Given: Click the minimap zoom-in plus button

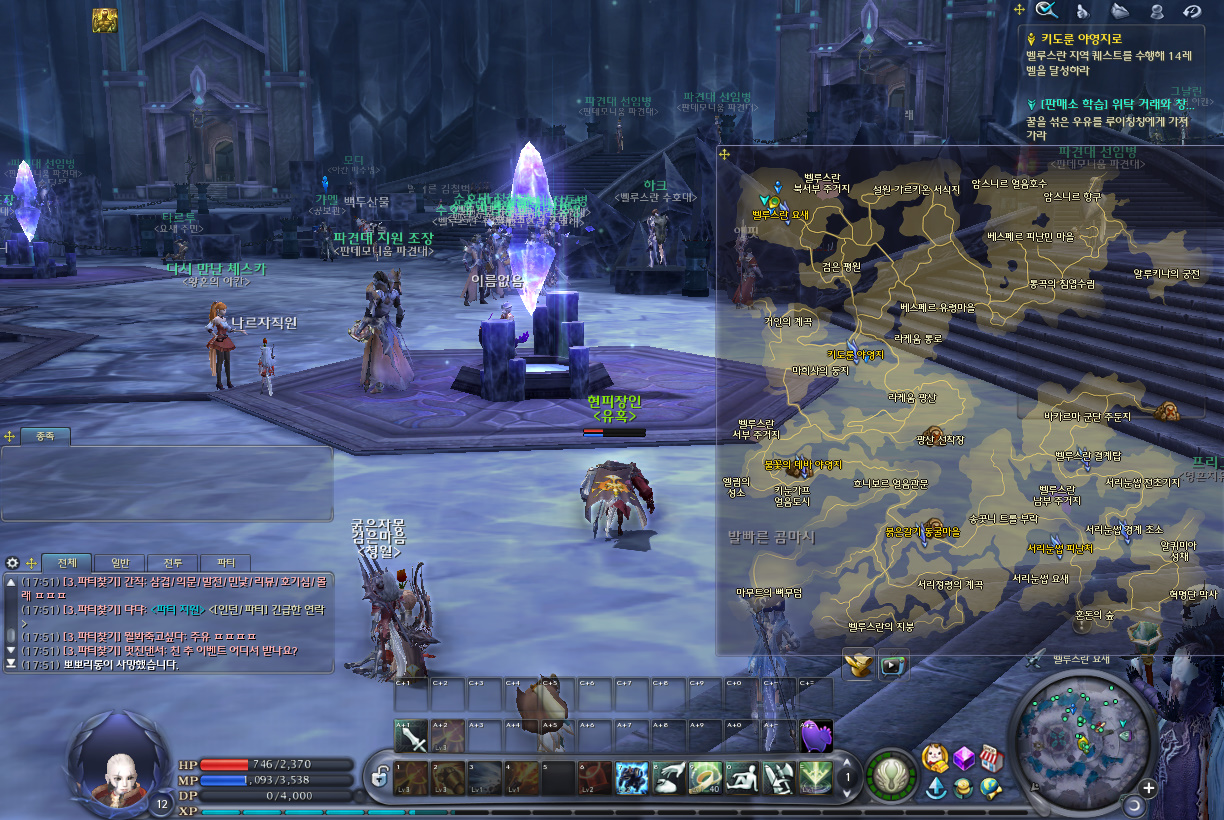Looking at the screenshot, I should click(x=1148, y=787).
